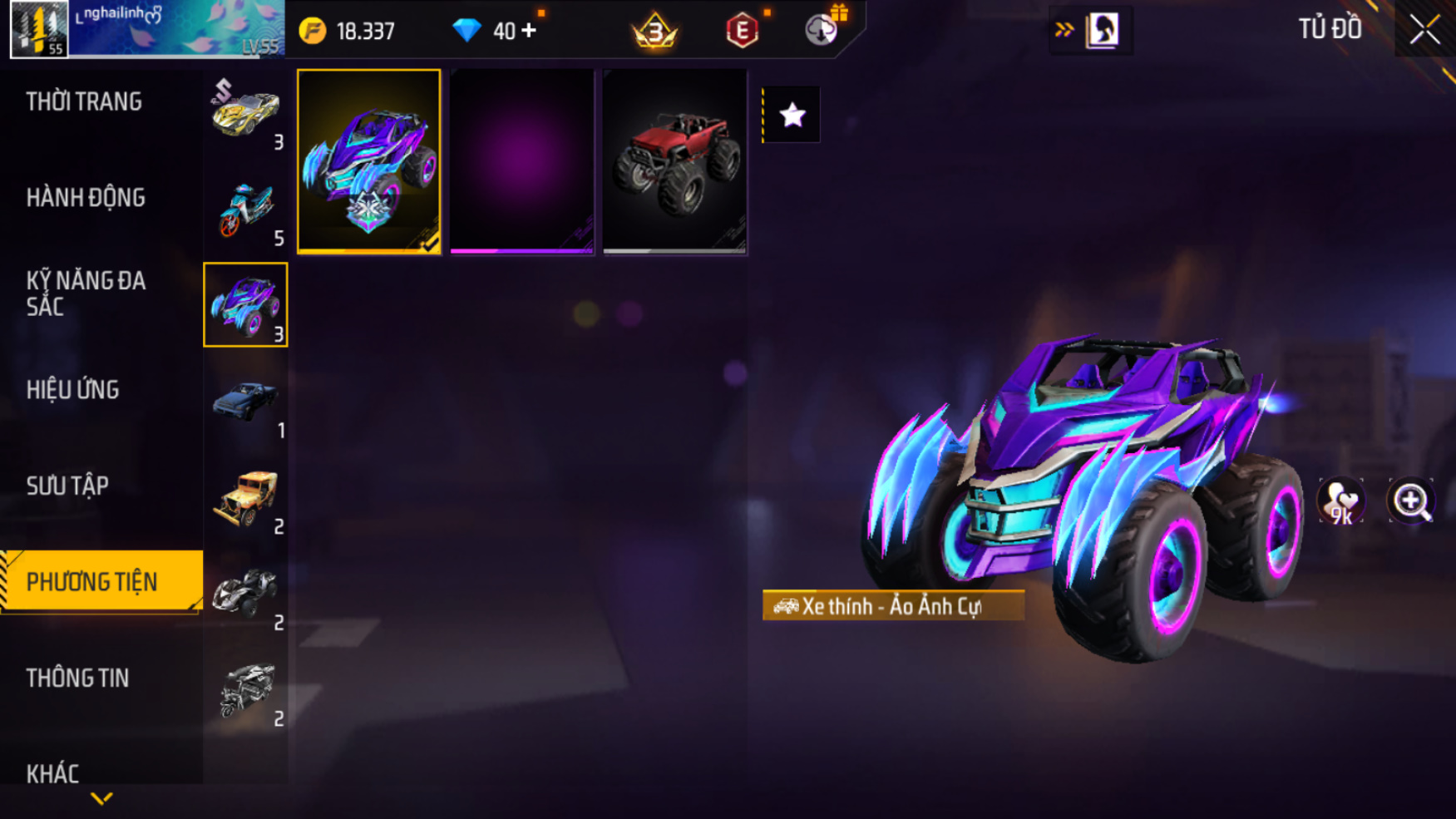Select Kỹ Năng Đa Sắc category
Viewport: 1456px width, 819px height.
point(86,294)
